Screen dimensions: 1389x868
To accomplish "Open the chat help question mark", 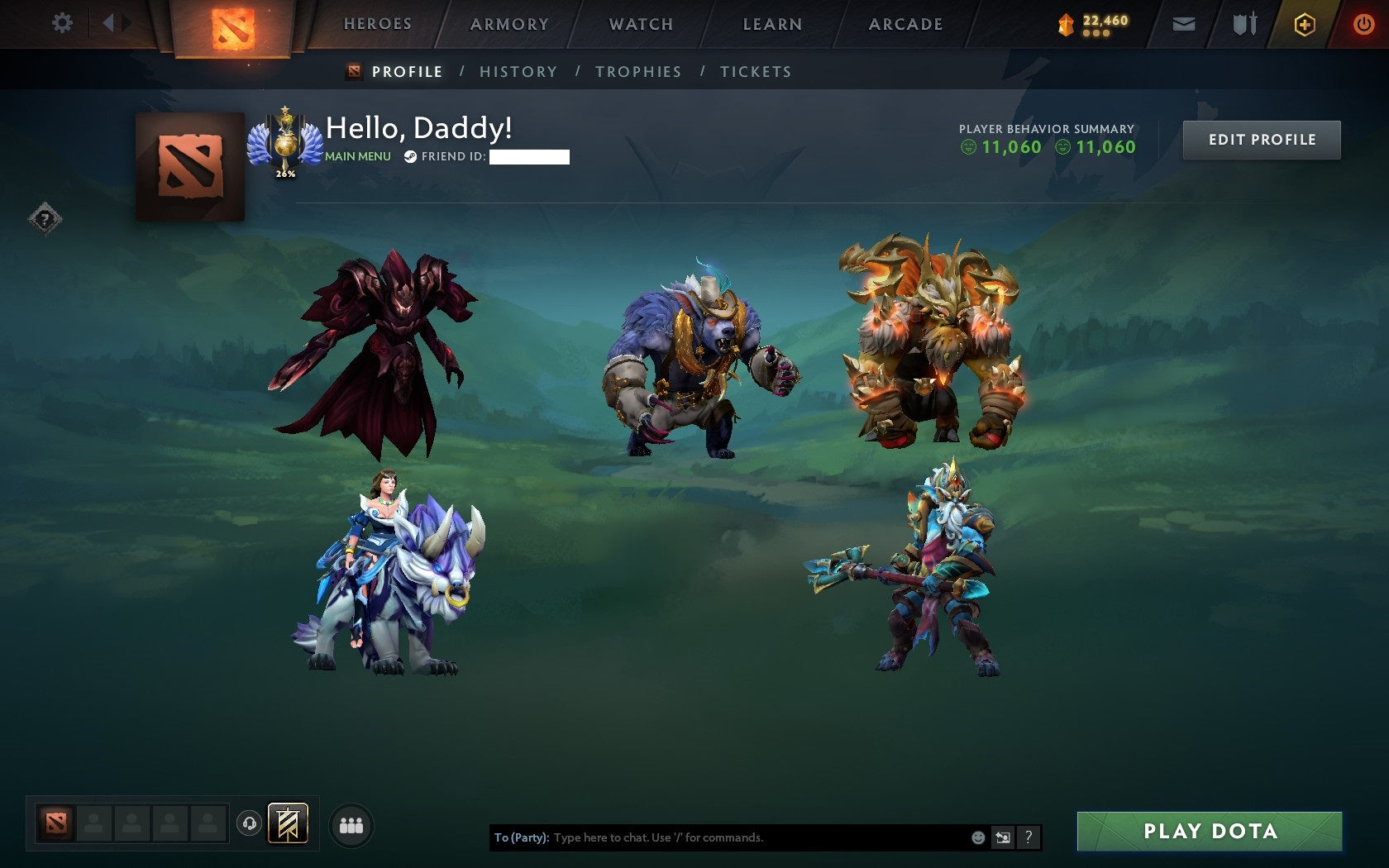I will pos(1028,837).
